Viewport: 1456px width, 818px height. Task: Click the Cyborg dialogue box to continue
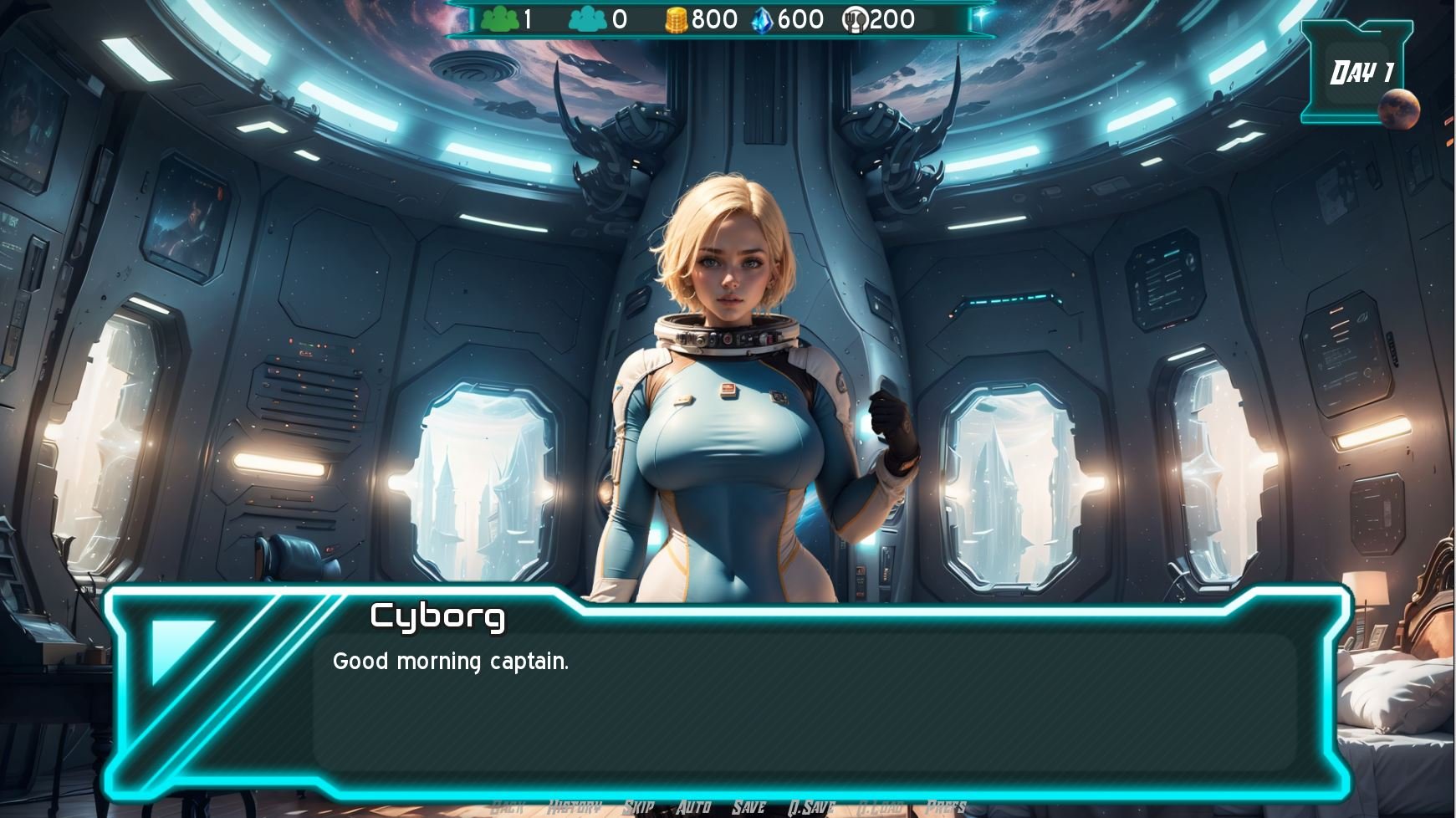click(x=803, y=703)
